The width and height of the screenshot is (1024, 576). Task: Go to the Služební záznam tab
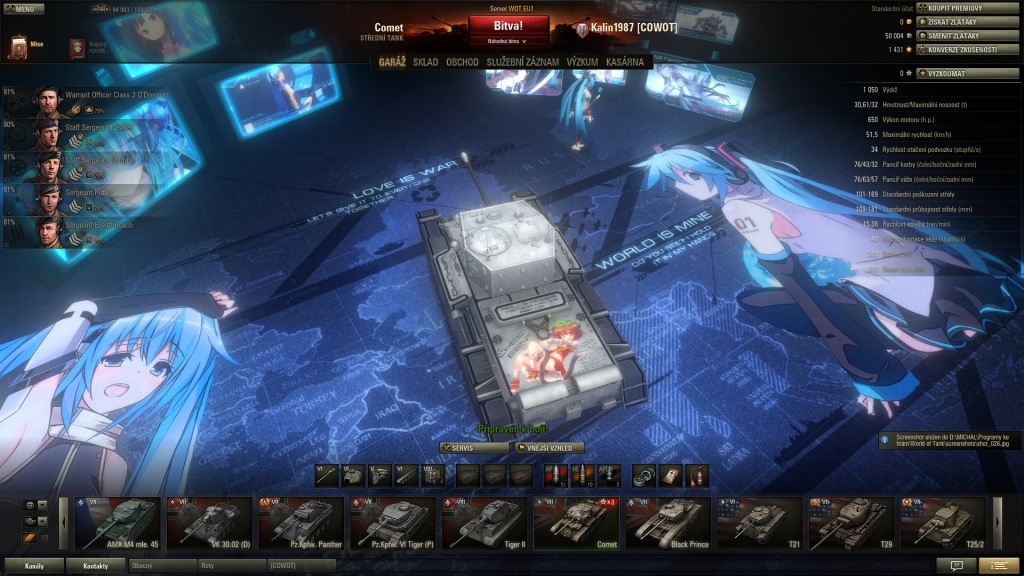[522, 62]
